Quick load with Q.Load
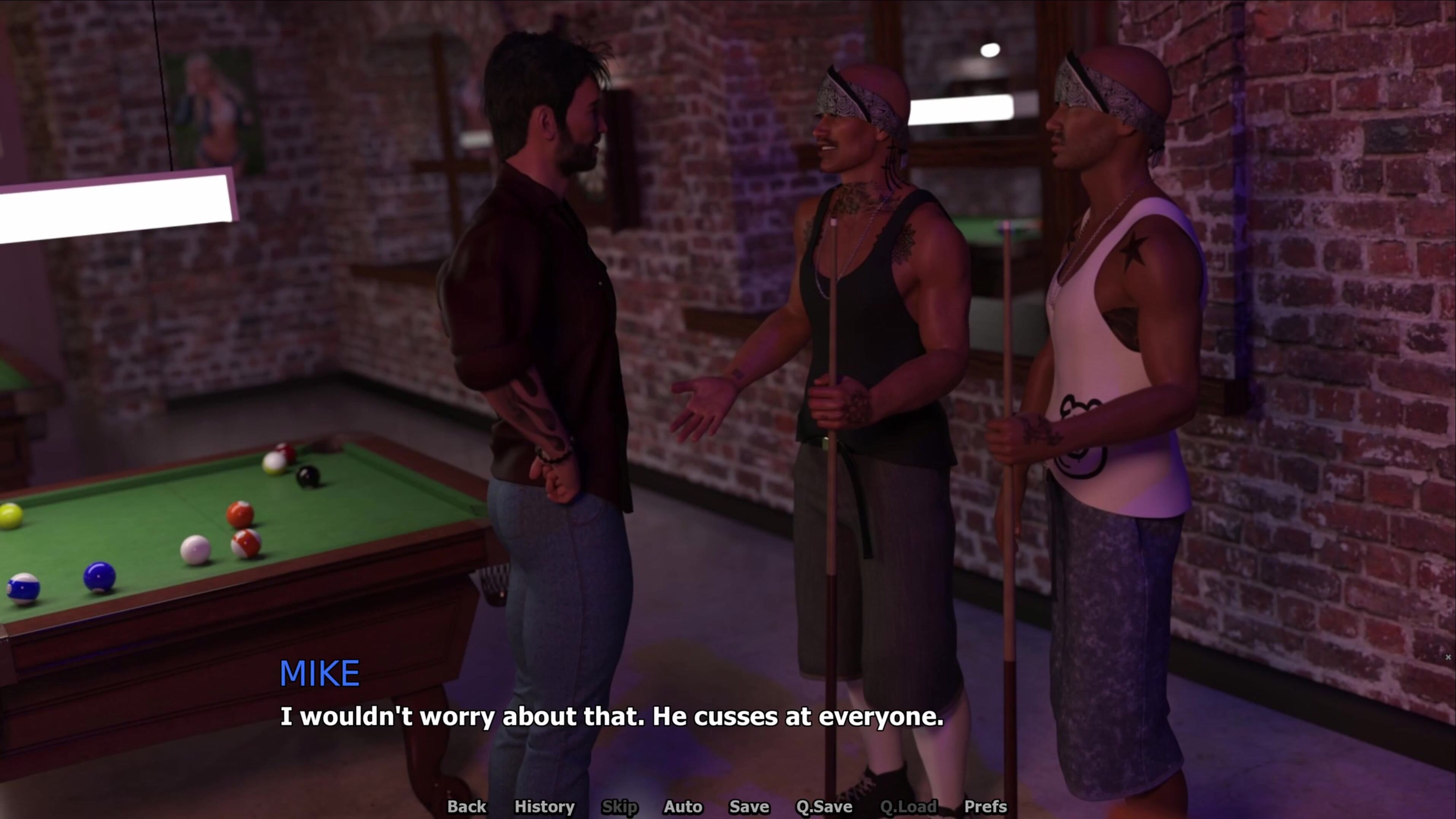Screen dimensions: 1456x819 pos(908,806)
